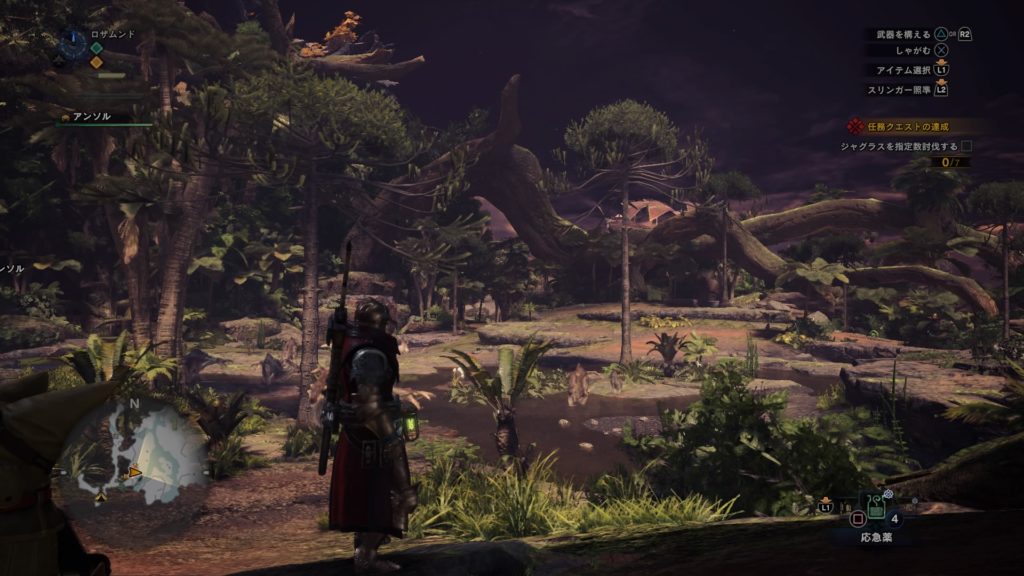1024x576 pixels.
Task: Click the quest timer clock icon
Action: [x=72, y=42]
